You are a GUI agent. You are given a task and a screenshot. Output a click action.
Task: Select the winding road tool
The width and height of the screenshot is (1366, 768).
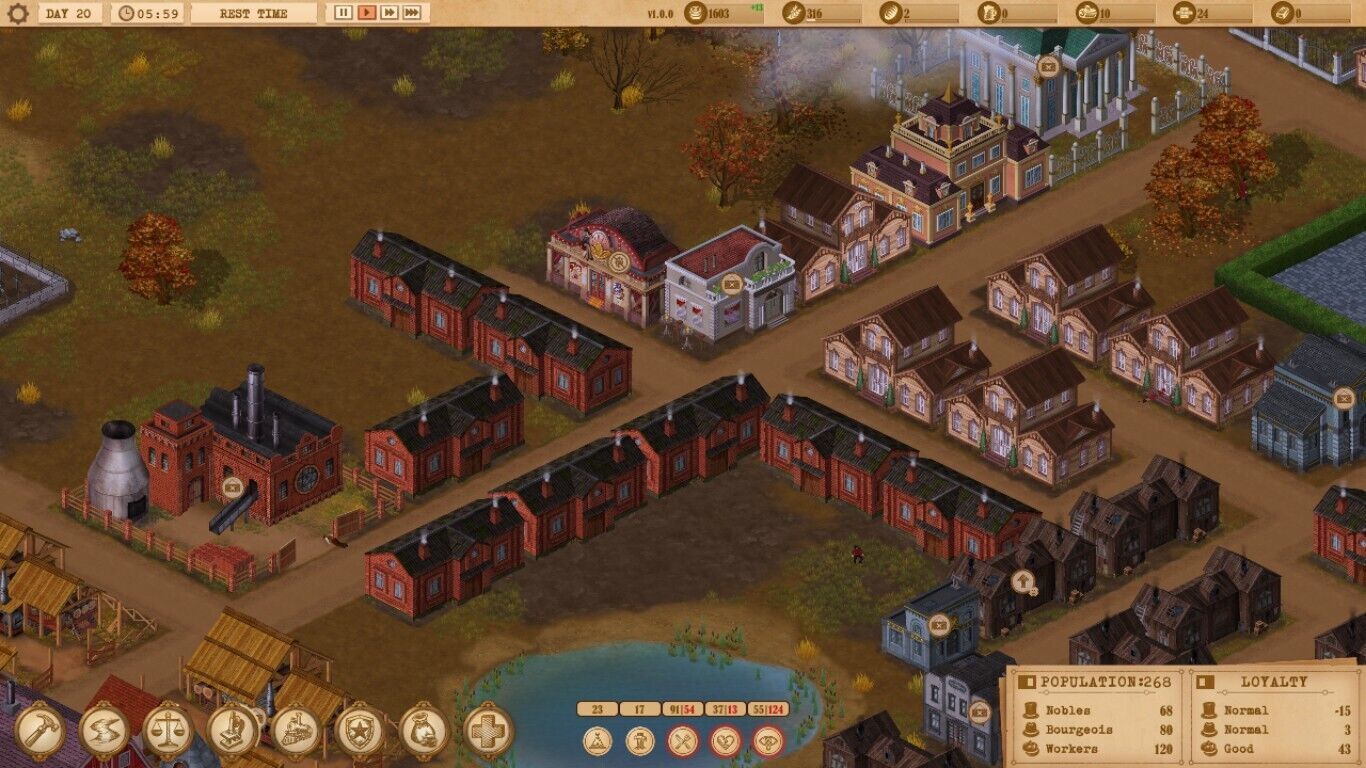(104, 732)
